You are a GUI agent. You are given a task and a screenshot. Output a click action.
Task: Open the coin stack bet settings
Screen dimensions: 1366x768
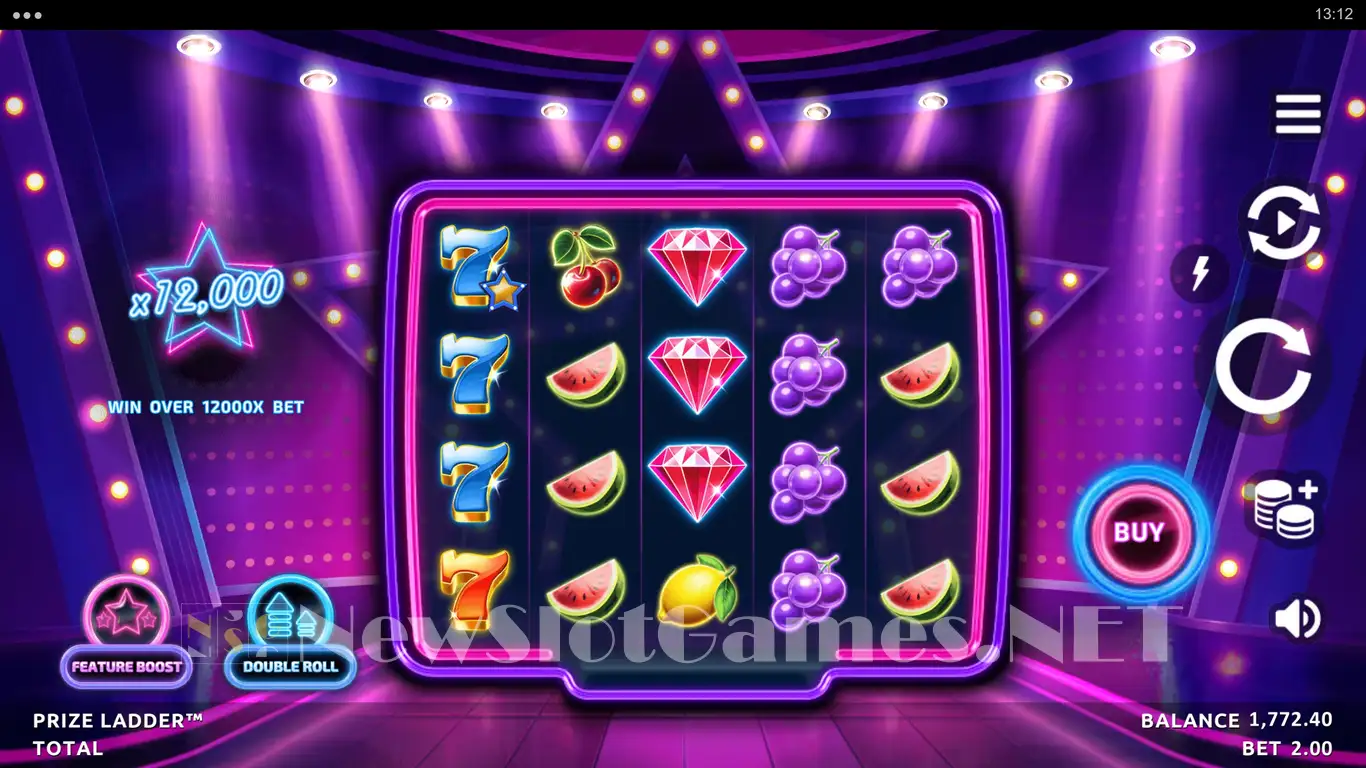tap(1284, 509)
